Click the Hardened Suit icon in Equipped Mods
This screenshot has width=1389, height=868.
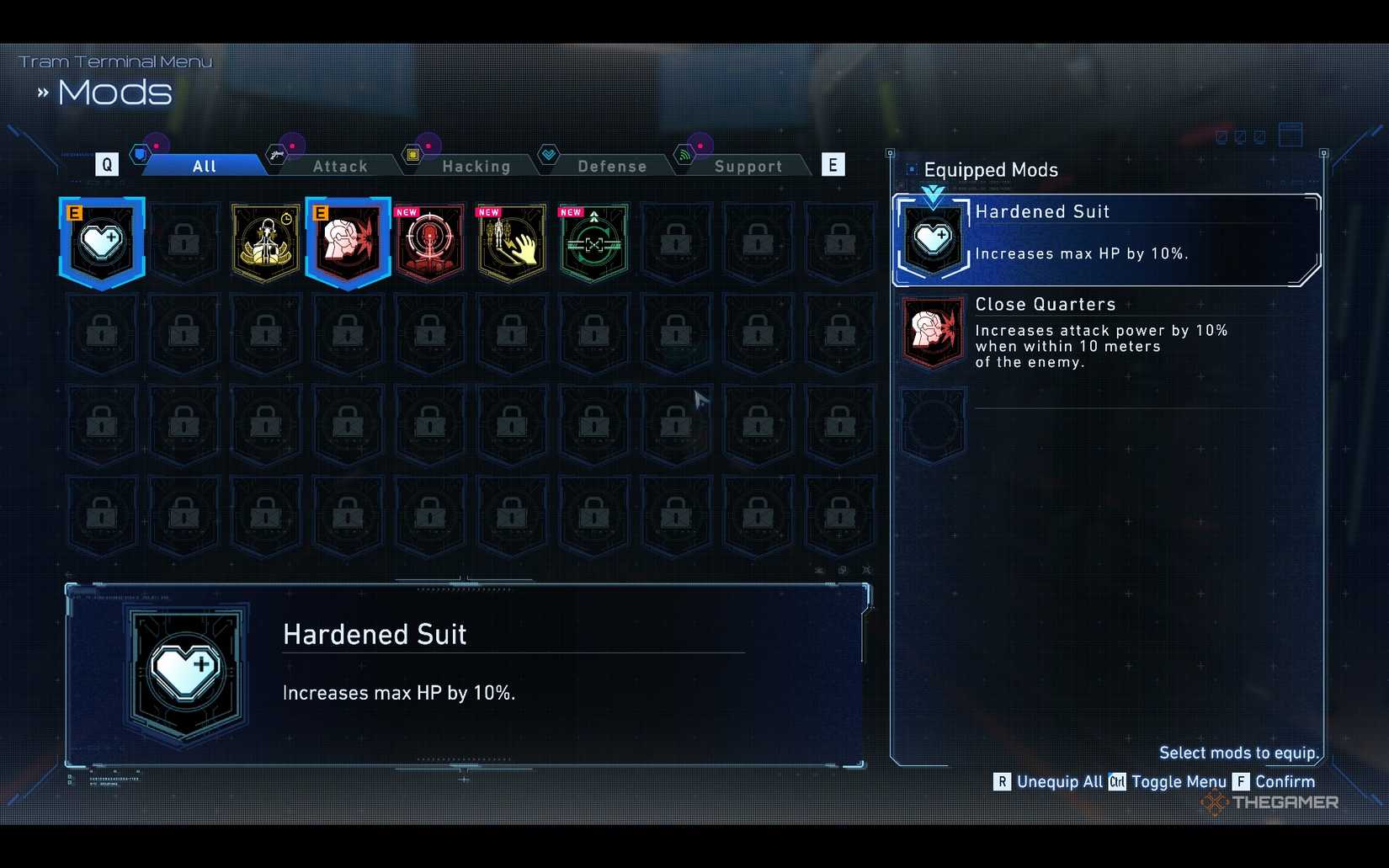pos(933,239)
